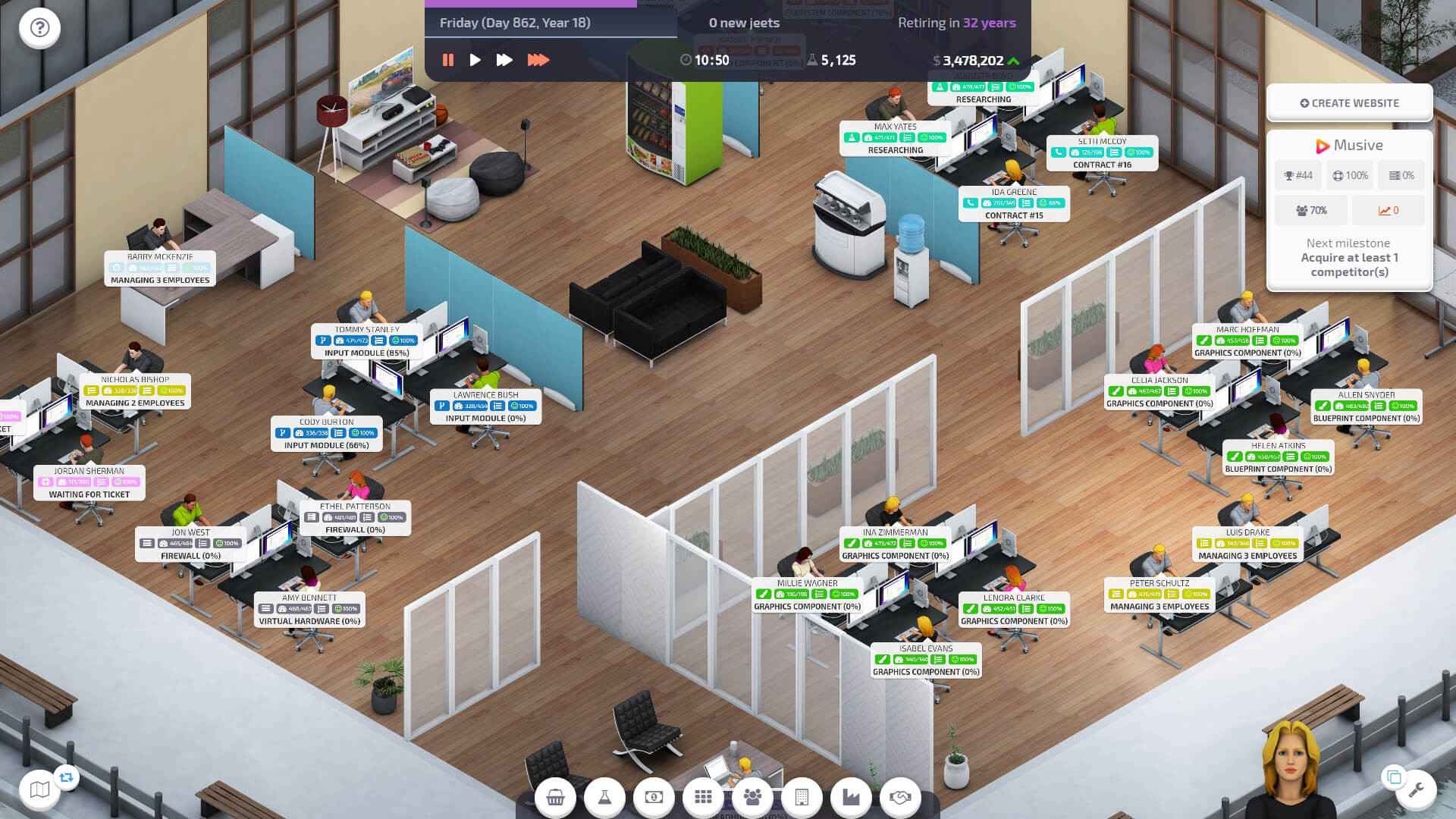
Task: Click the Create Website button
Action: point(1349,102)
